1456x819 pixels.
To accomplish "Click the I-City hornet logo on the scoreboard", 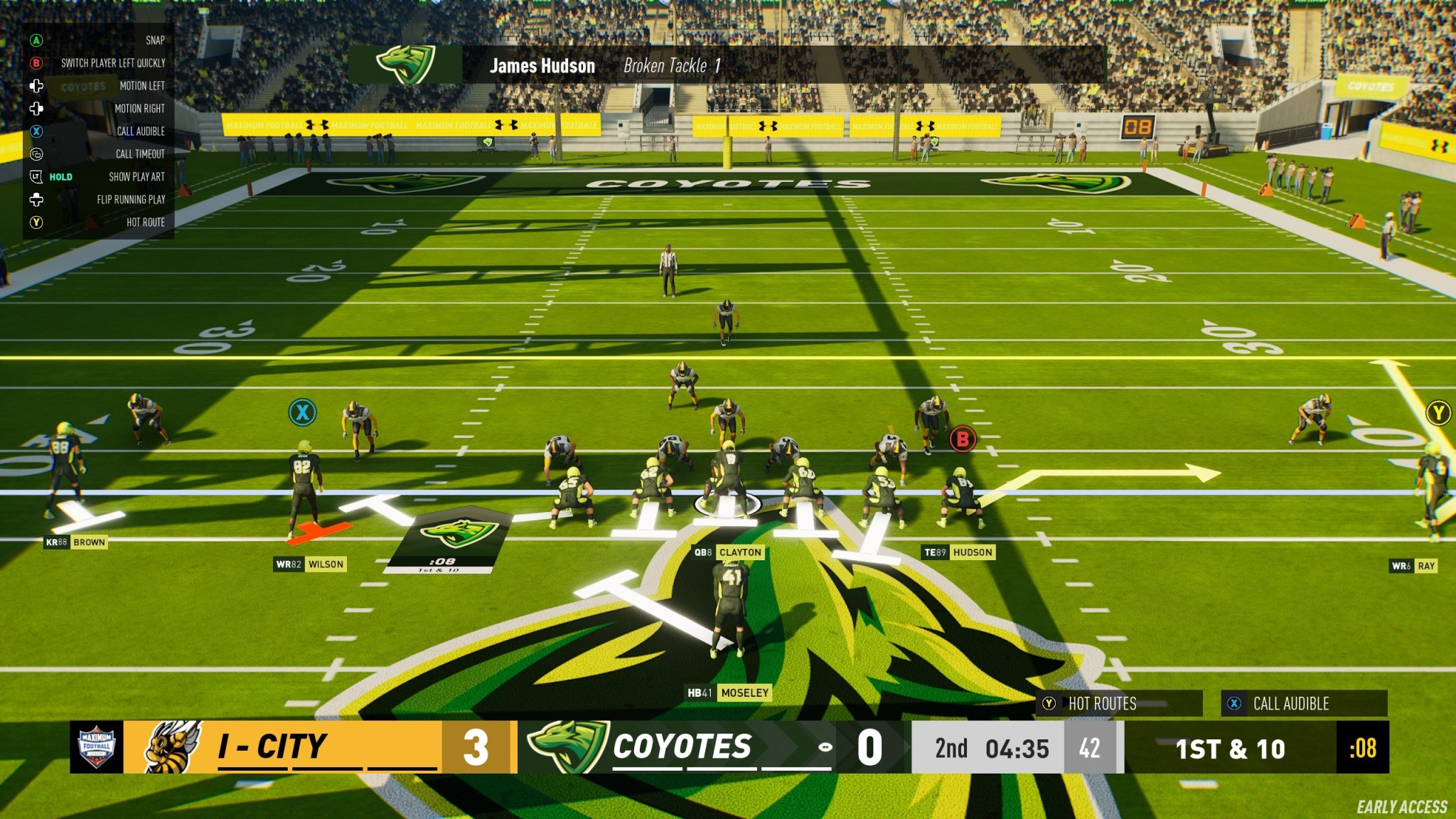I will (x=168, y=747).
